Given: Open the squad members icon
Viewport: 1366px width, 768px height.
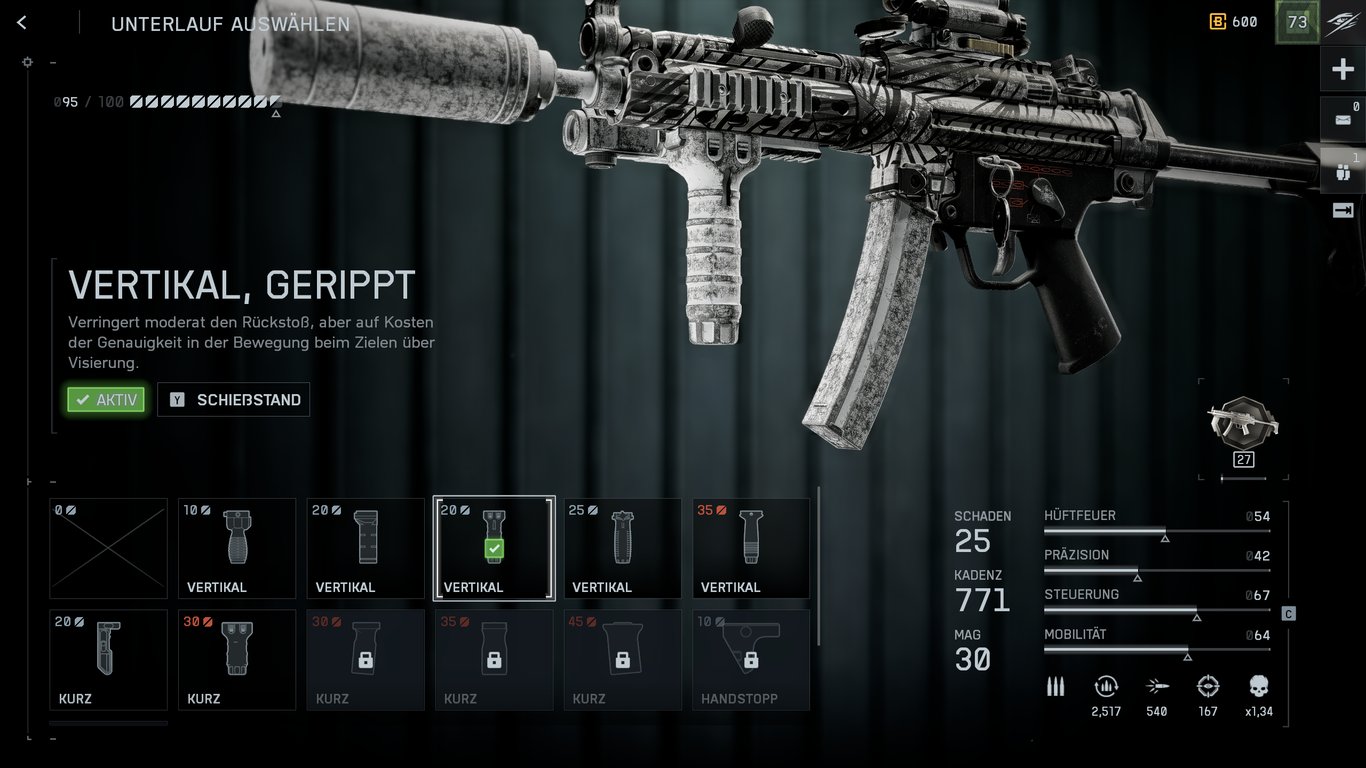Looking at the screenshot, I should point(1343,171).
